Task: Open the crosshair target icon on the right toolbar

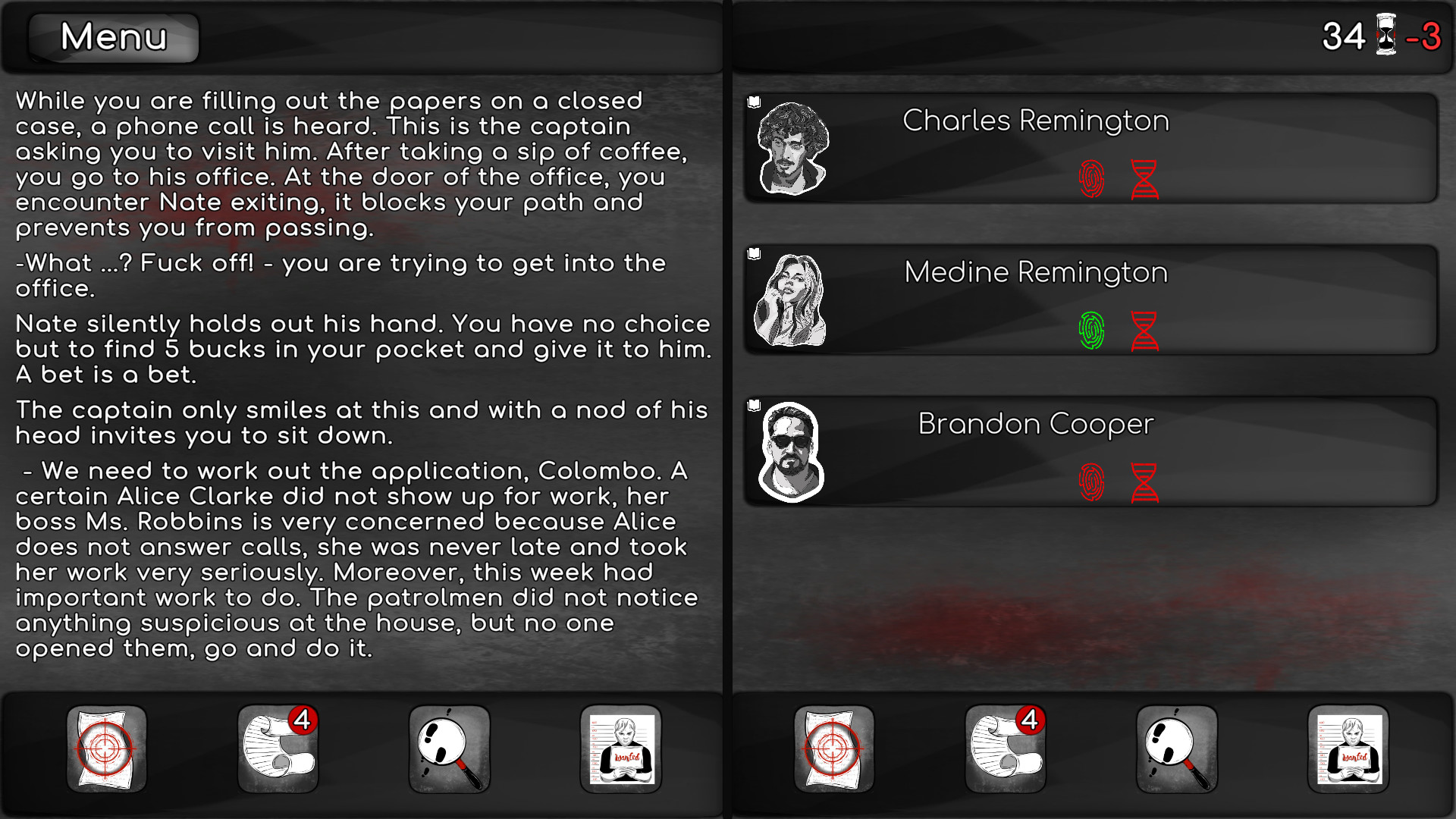Action: (x=834, y=751)
